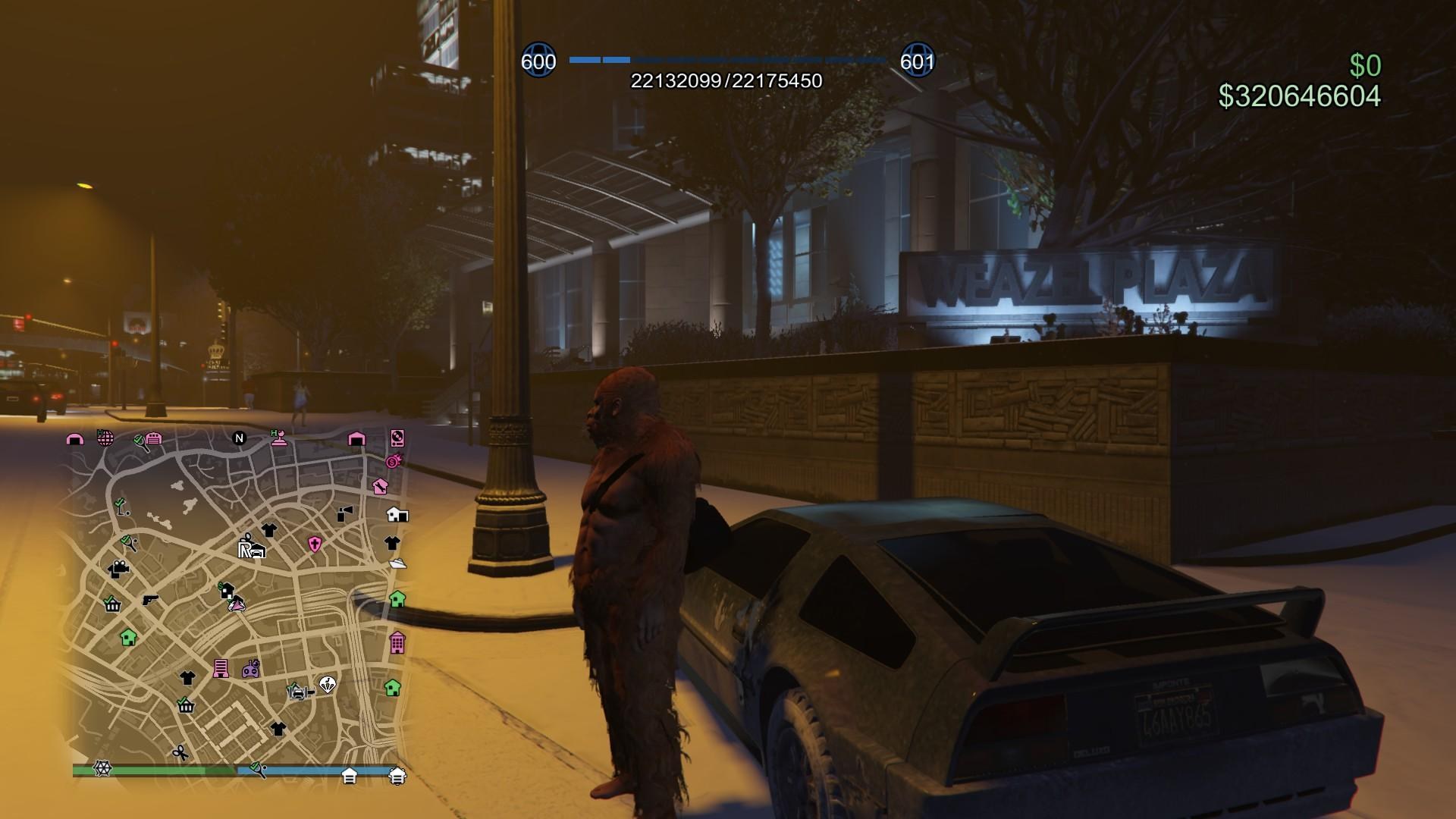Select the pink joystick arcade marker
The image size is (1456, 819).
279,438
